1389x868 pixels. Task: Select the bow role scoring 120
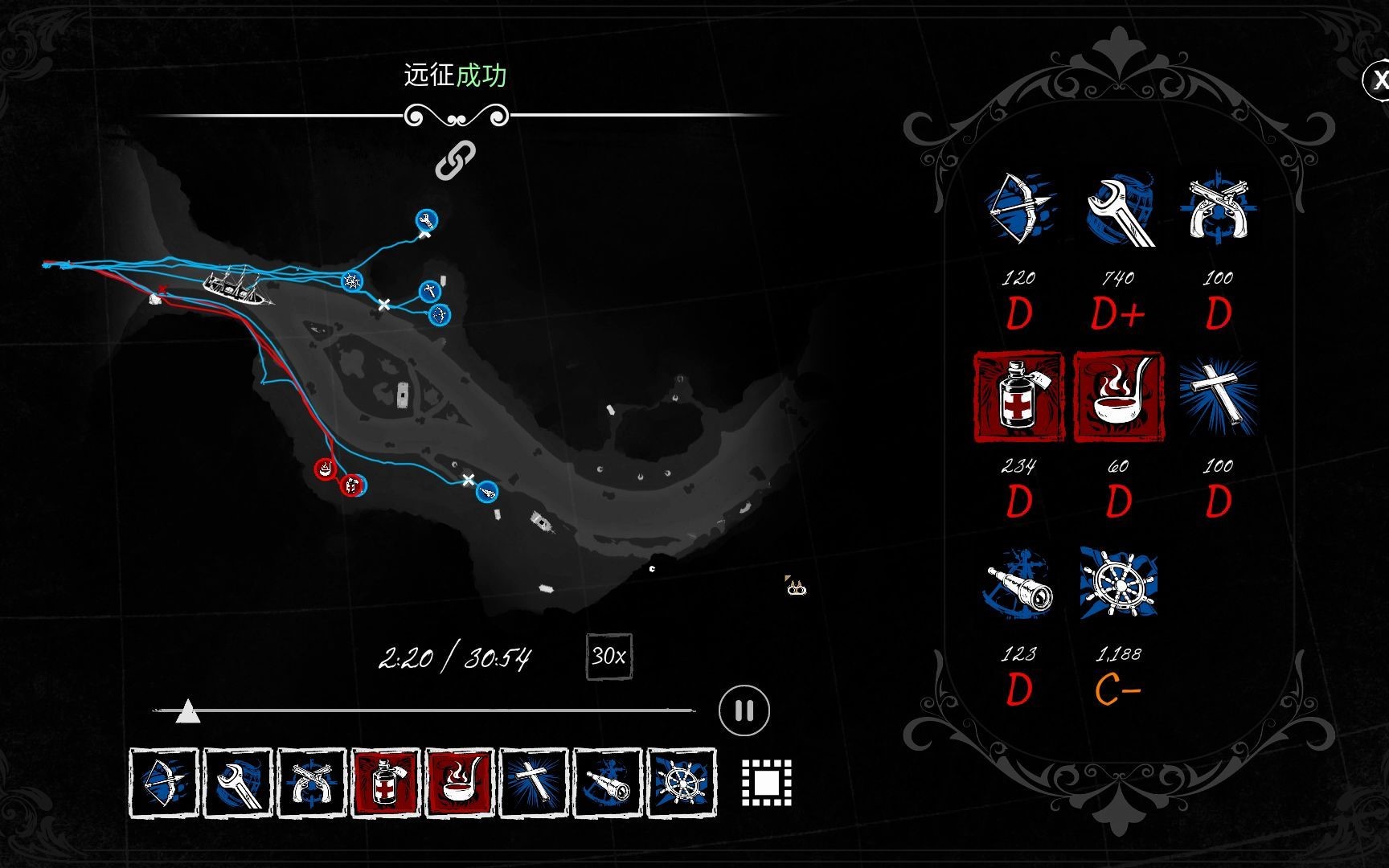click(1018, 207)
